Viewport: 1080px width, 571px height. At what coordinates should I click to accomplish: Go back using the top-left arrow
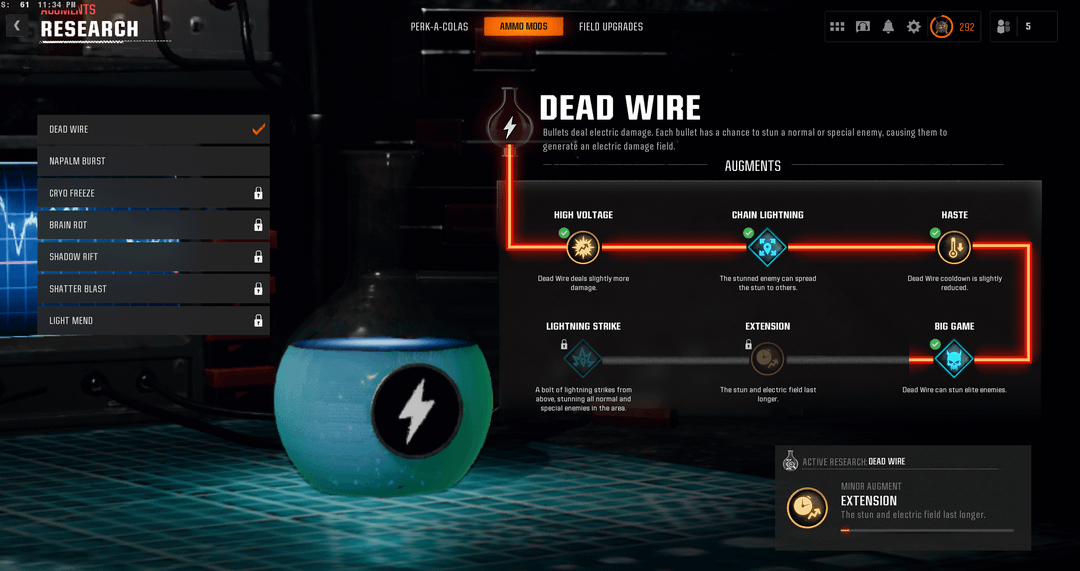(x=17, y=26)
